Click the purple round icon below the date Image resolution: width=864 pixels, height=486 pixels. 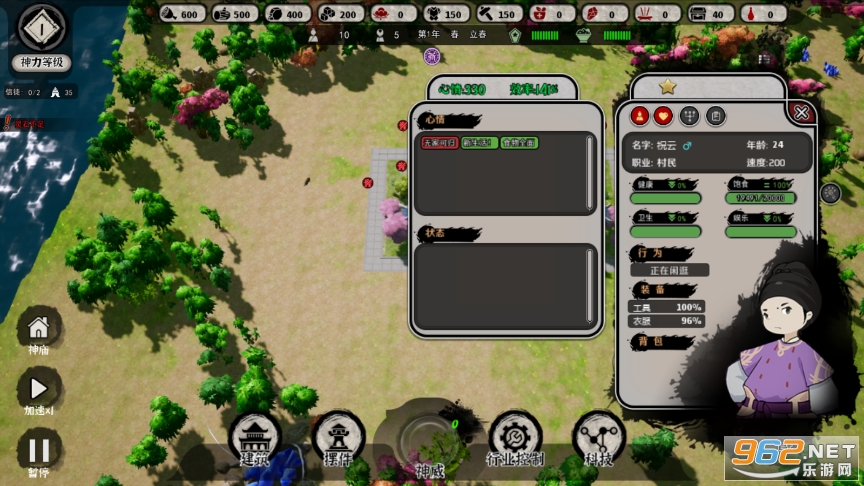[x=432, y=56]
